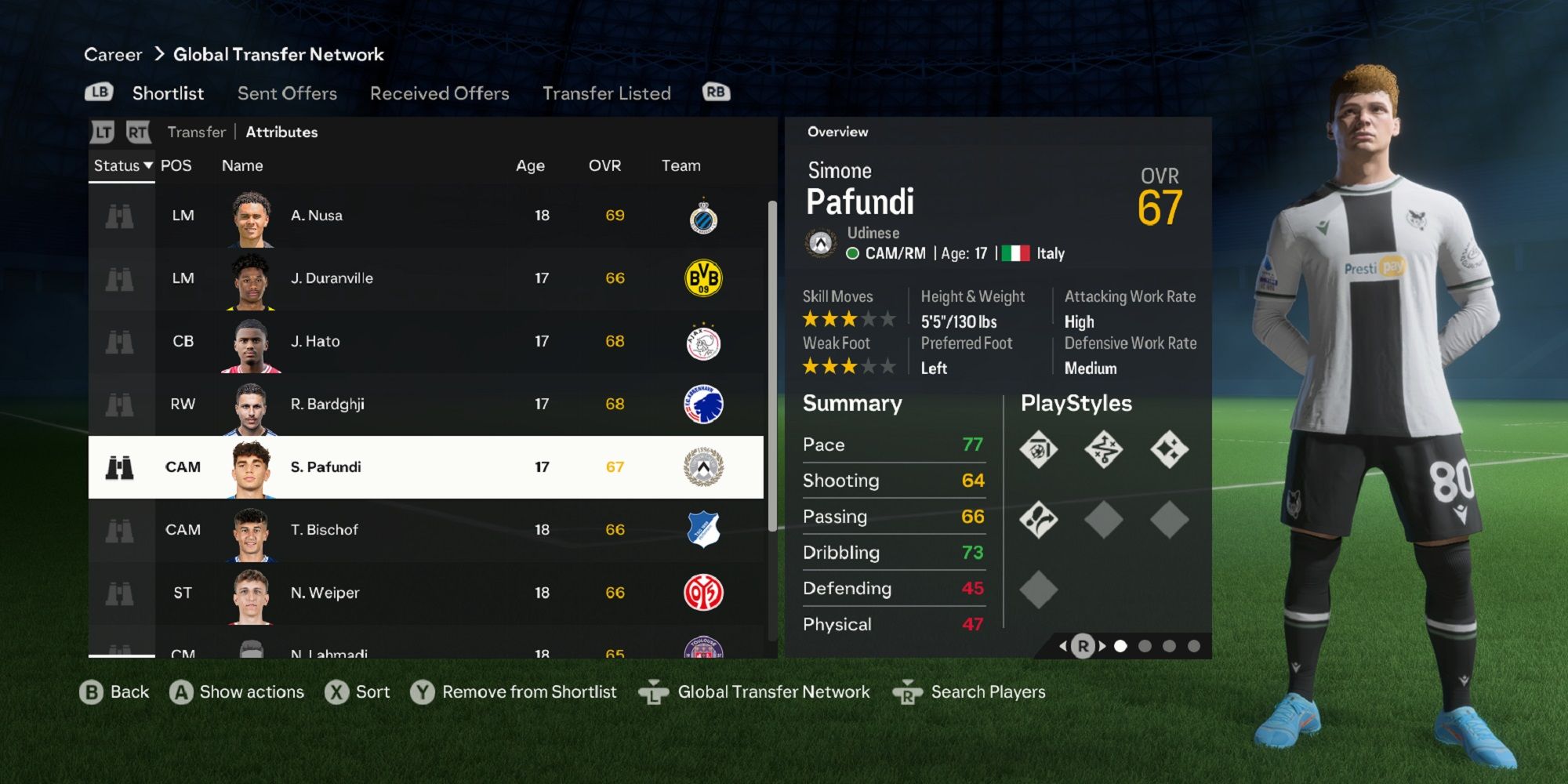1568x784 pixels.
Task: Select the sparkle Flair PlayStyle icon
Action: coord(1171,449)
